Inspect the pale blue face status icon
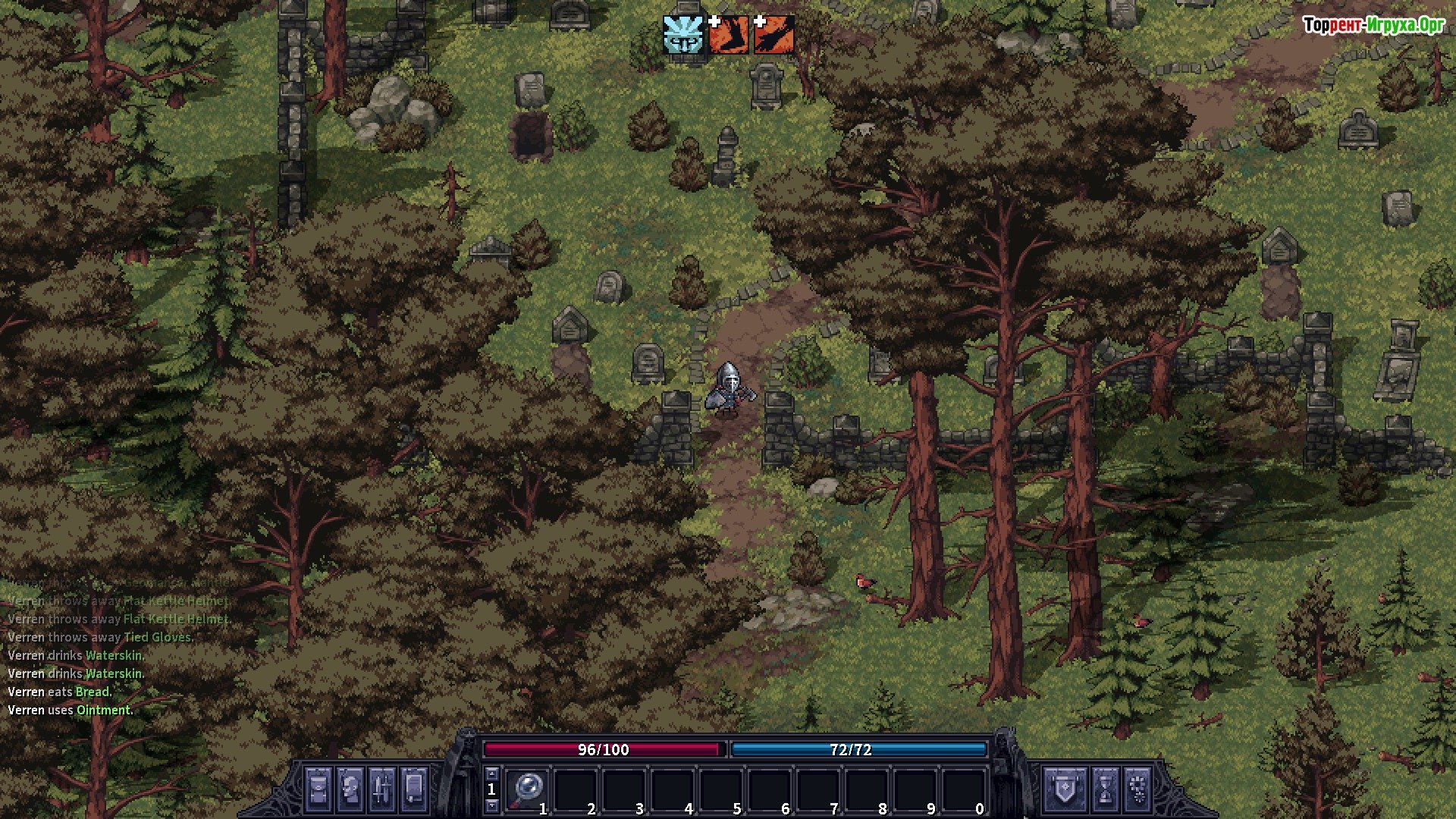This screenshot has width=1456, height=819. click(x=683, y=35)
